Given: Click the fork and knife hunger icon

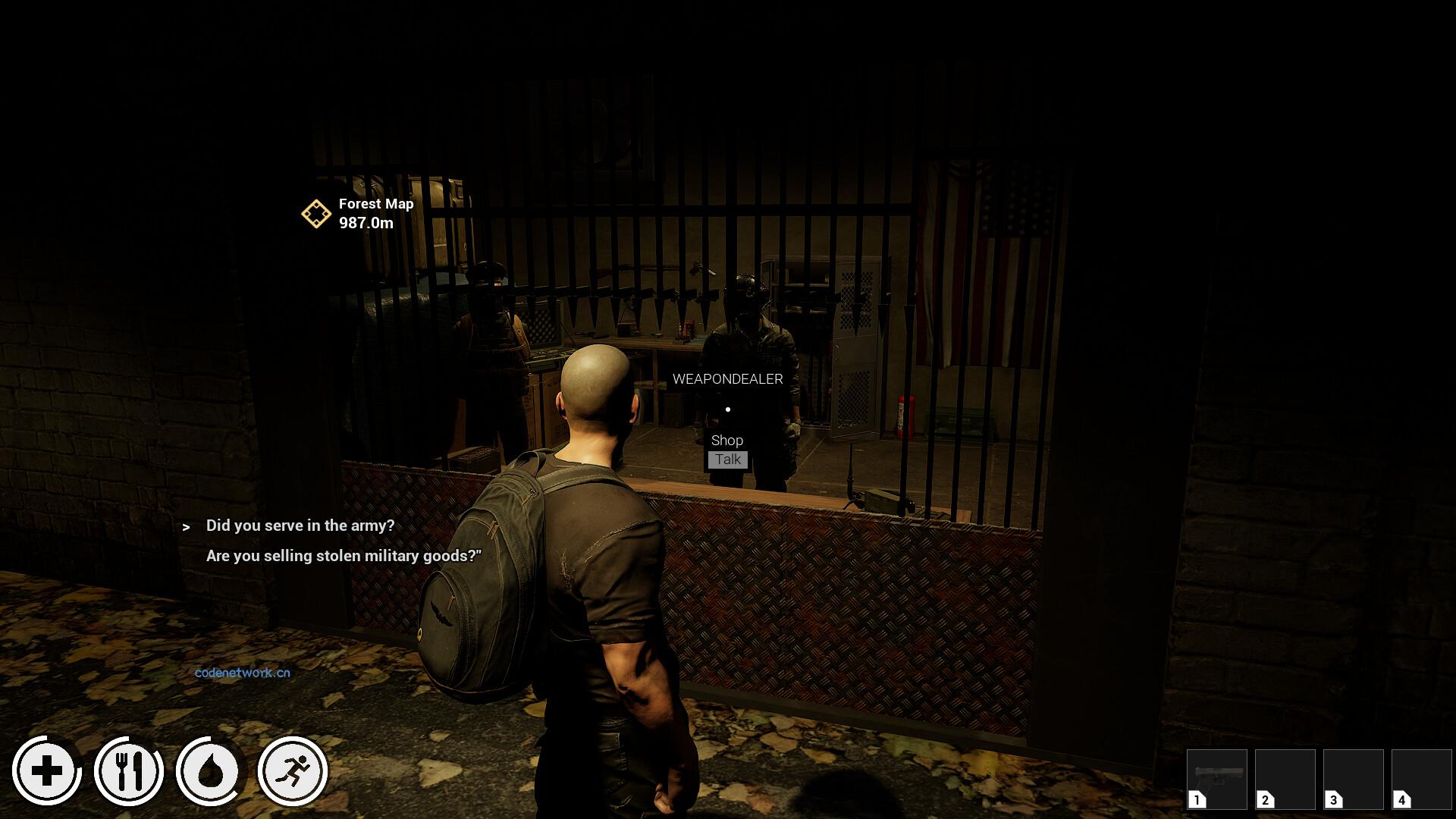Looking at the screenshot, I should click(129, 771).
